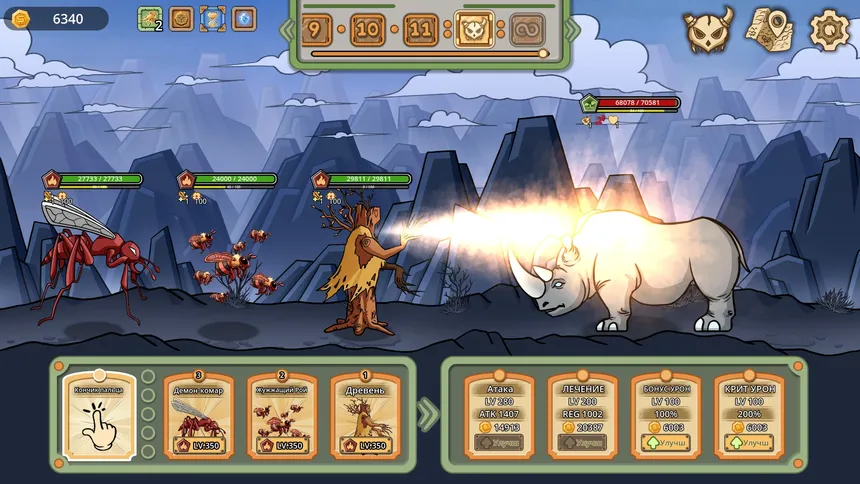This screenshot has height=484, width=860.
Task: Select the Кончик пальца tap card
Action: [x=99, y=415]
